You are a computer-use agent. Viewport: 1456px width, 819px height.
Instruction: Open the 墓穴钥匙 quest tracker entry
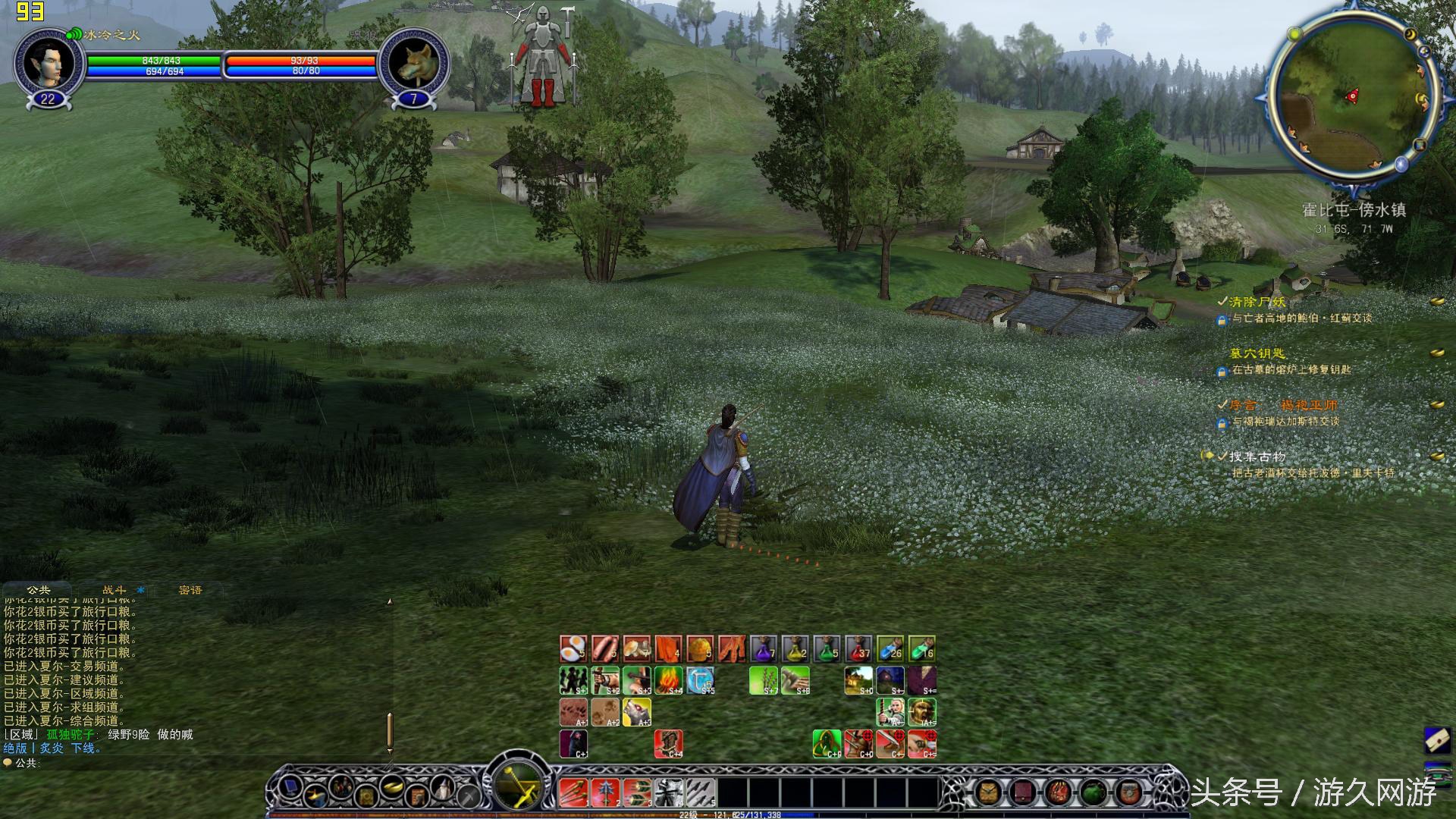(x=1257, y=353)
